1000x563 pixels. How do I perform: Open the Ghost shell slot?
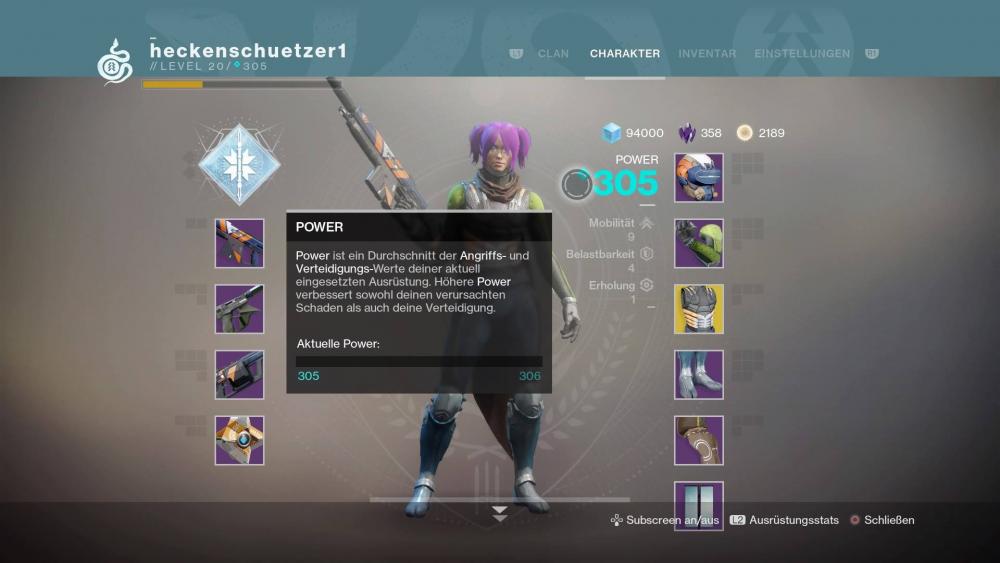(240, 441)
